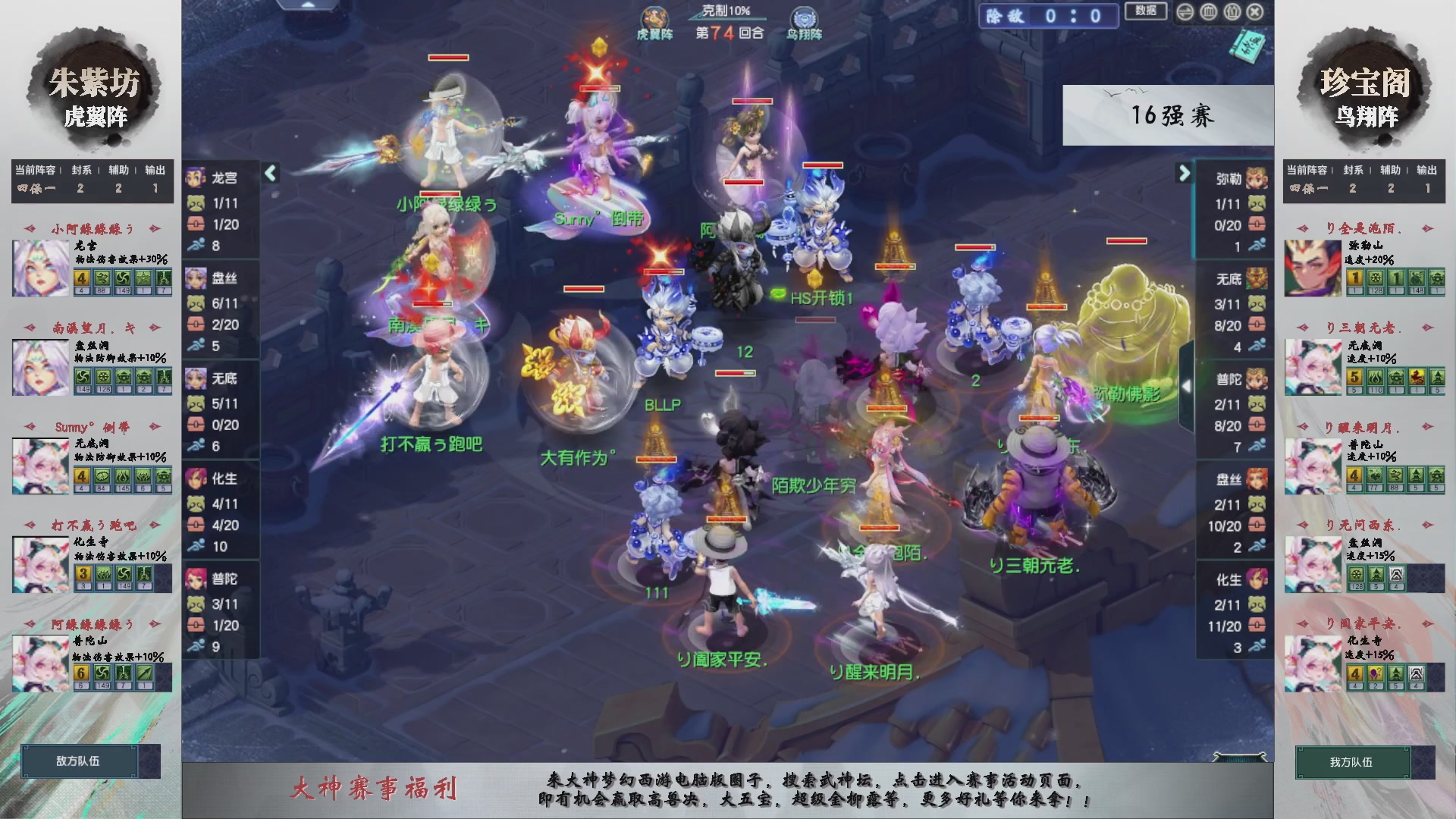Expand the right team roster panel
Viewport: 1456px width, 819px height.
1185,174
